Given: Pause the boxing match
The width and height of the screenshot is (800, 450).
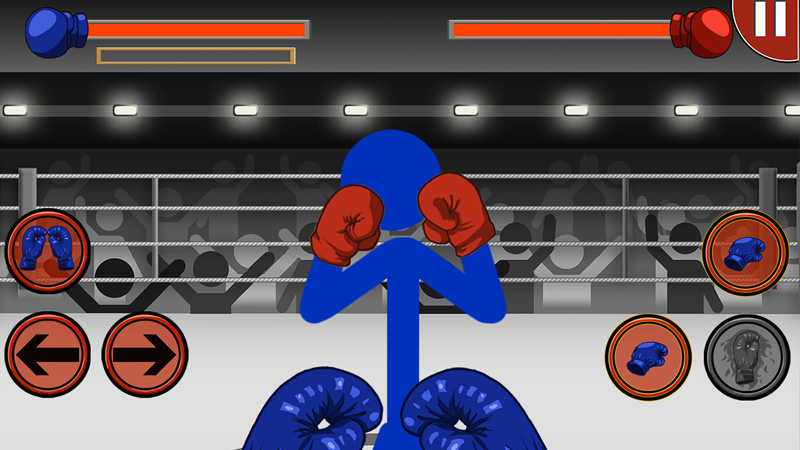Looking at the screenshot, I should 772,22.
